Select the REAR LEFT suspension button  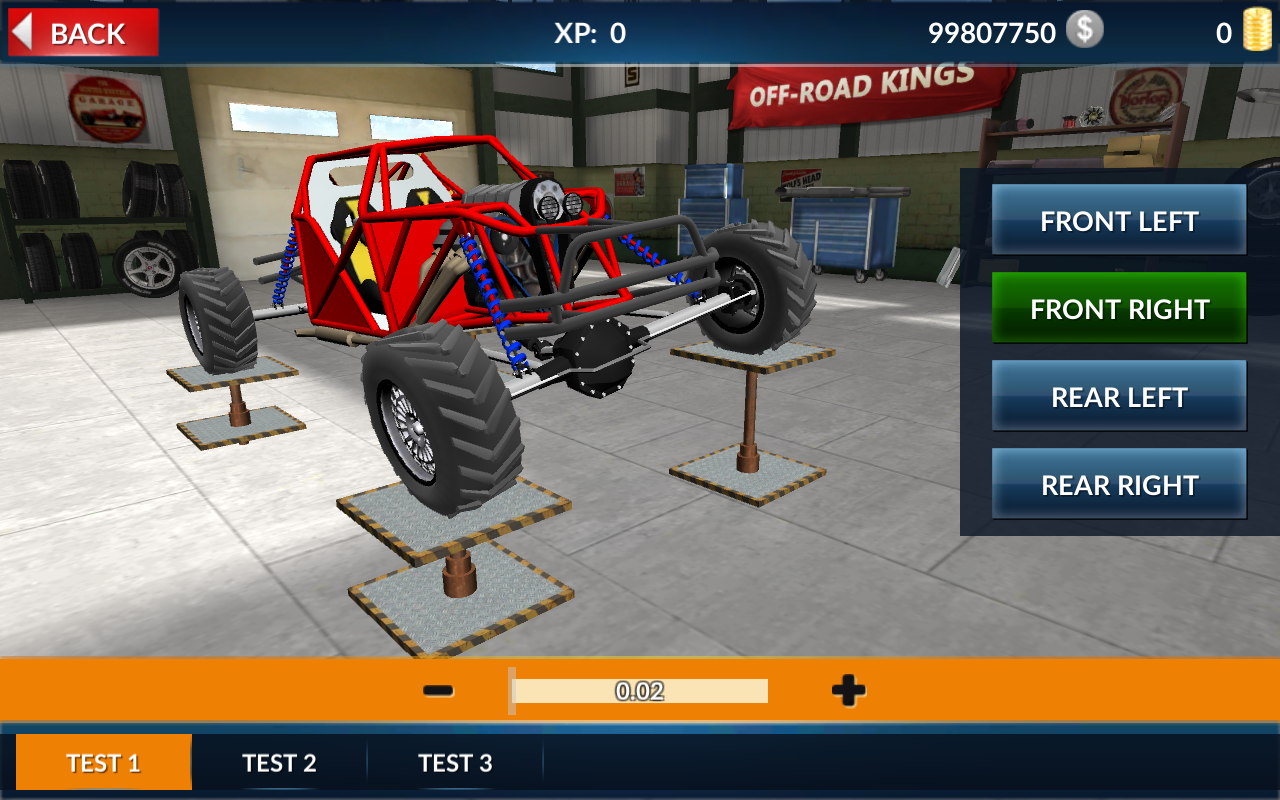point(1118,395)
